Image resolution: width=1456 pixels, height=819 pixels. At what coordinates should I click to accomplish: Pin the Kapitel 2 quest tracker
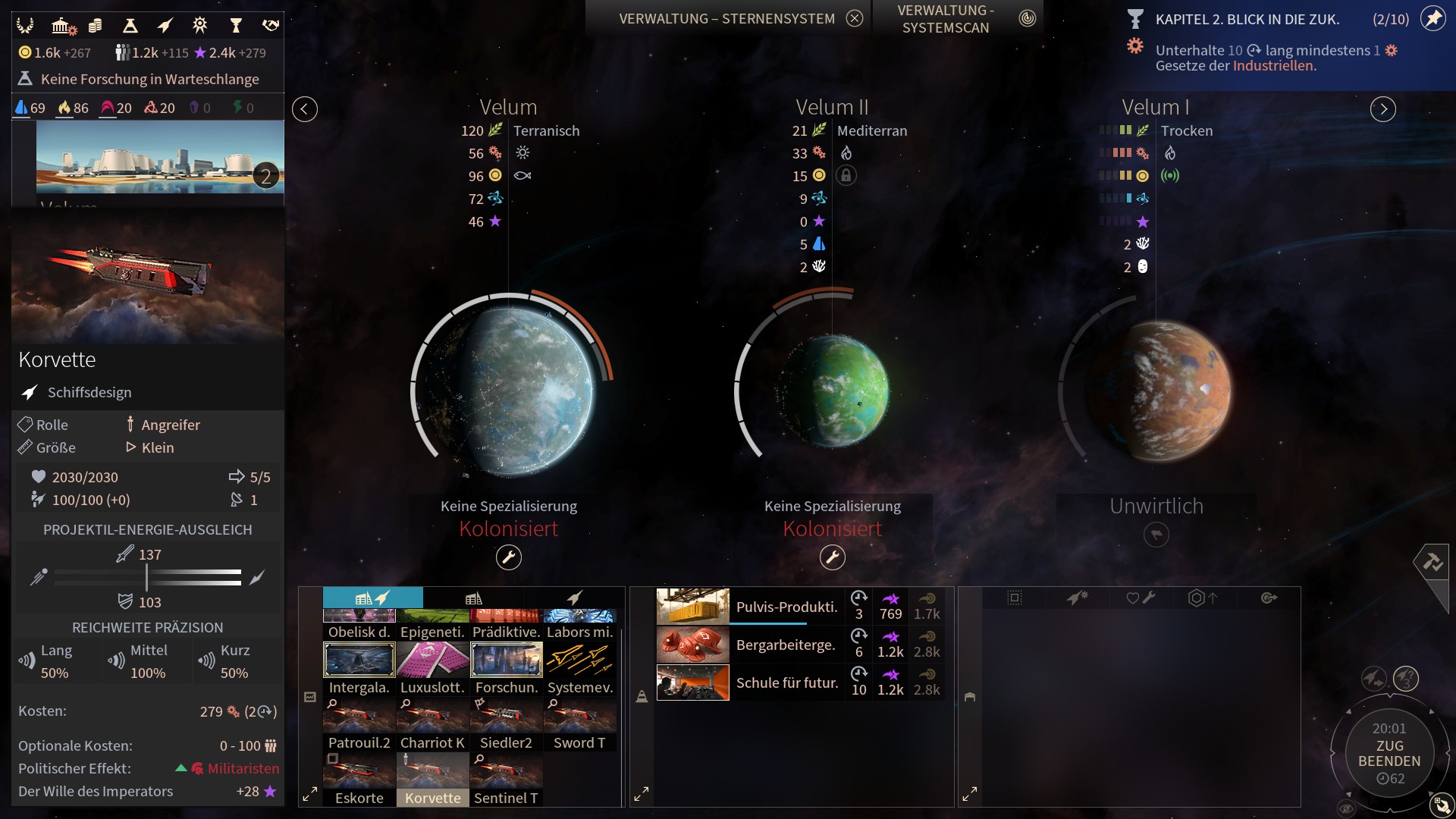pyautogui.click(x=1432, y=19)
